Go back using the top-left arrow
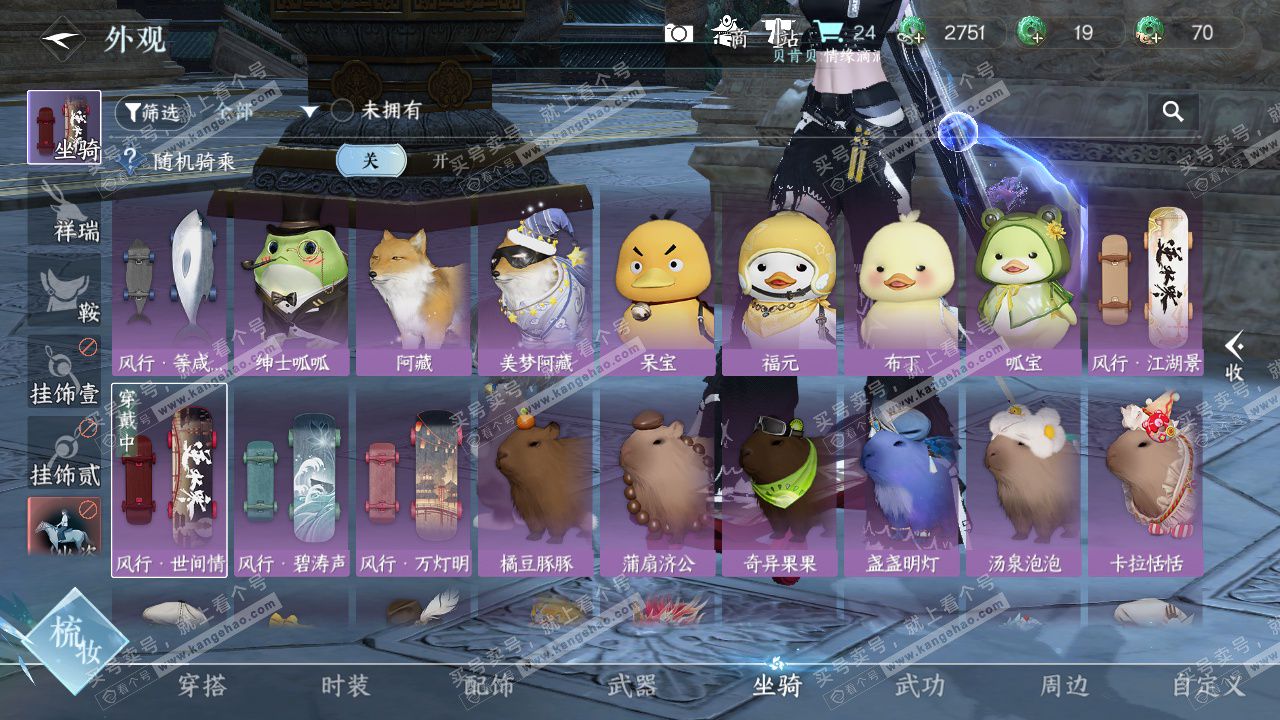Viewport: 1280px width, 720px height. point(62,40)
